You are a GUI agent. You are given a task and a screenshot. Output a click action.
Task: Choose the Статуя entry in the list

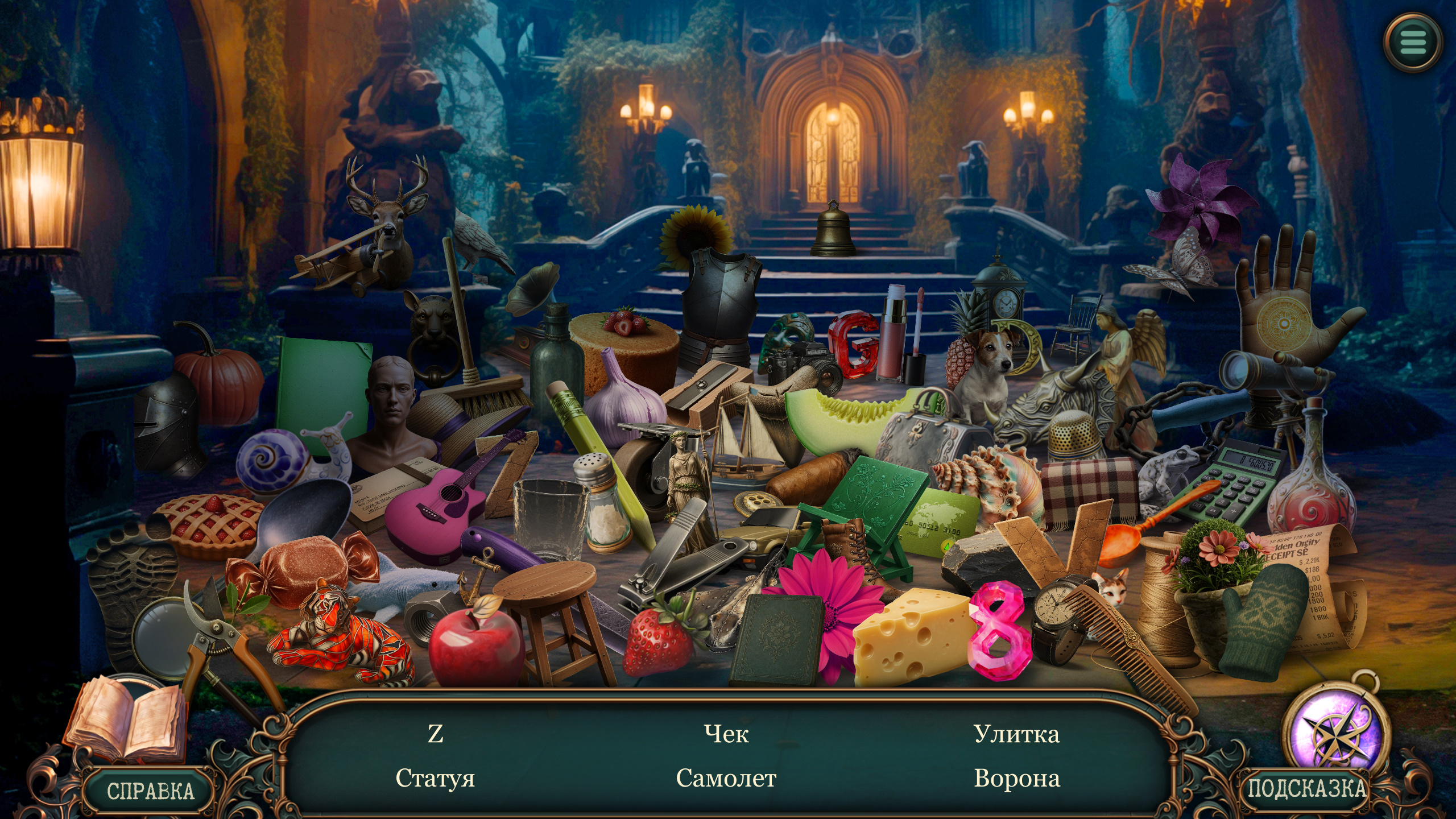[435, 778]
